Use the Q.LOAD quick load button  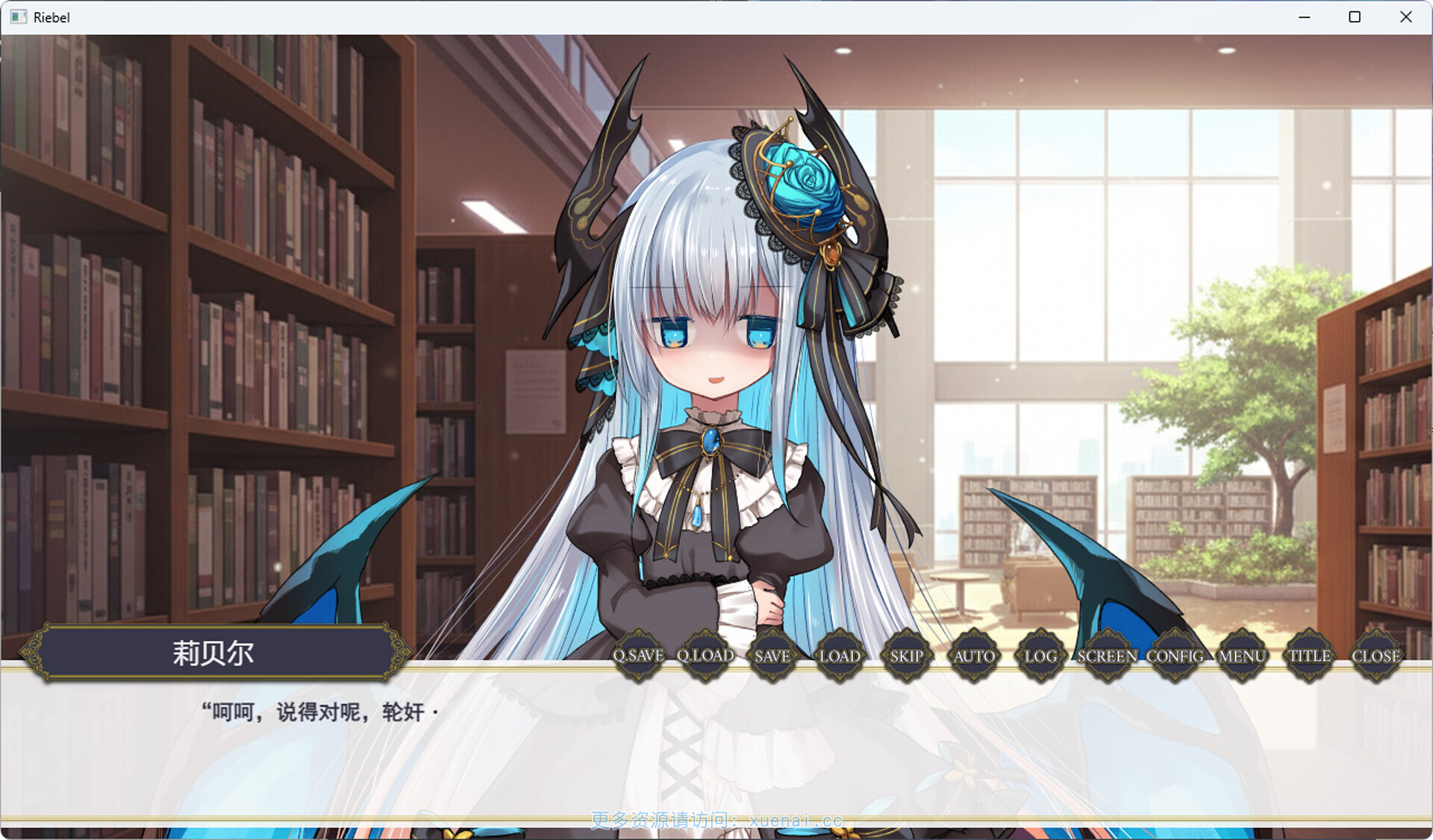705,656
